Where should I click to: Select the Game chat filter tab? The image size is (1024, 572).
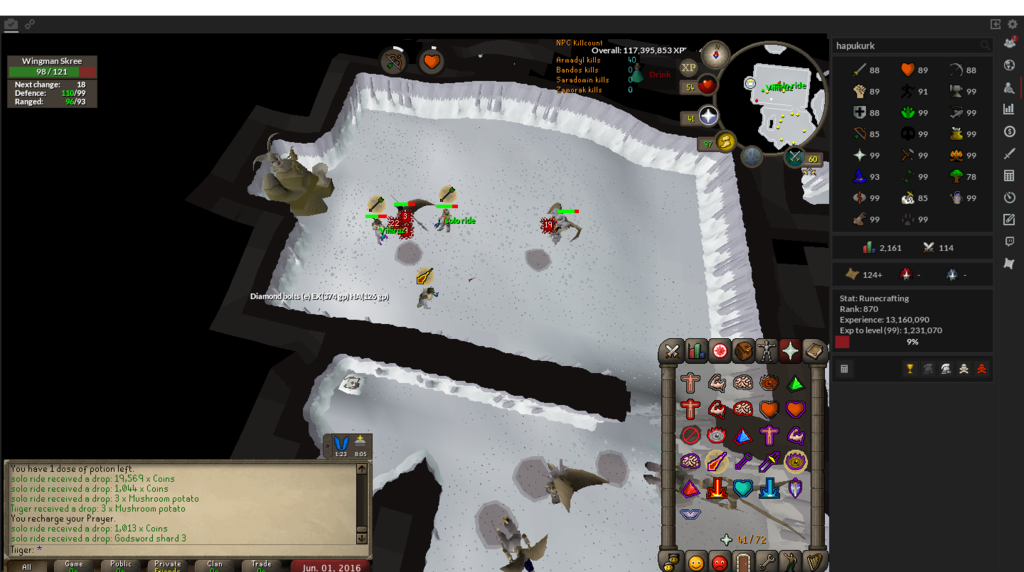[73, 566]
